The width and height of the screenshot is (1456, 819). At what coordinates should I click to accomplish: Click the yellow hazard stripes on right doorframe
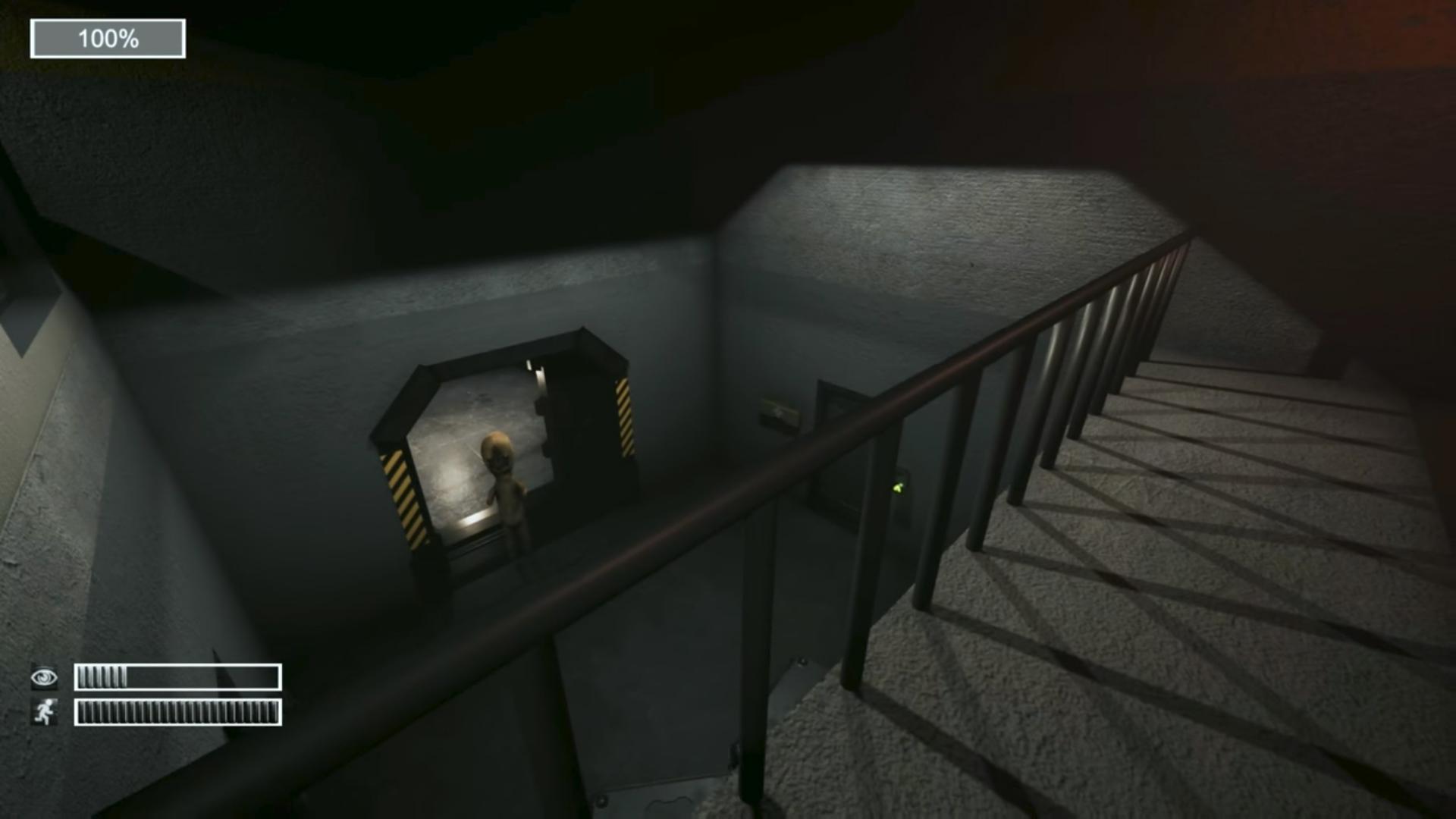pyautogui.click(x=623, y=417)
